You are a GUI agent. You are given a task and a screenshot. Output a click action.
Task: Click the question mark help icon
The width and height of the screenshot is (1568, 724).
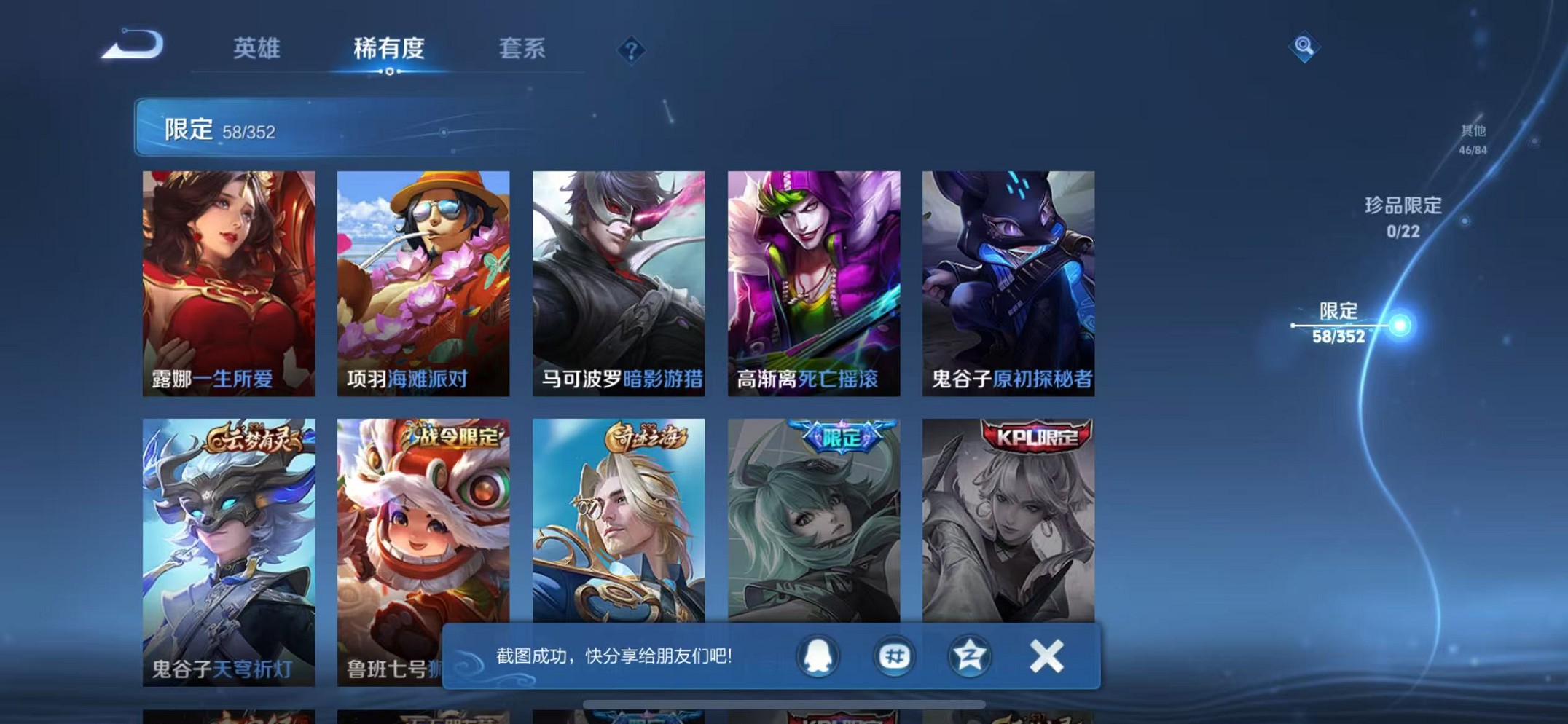pyautogui.click(x=632, y=49)
